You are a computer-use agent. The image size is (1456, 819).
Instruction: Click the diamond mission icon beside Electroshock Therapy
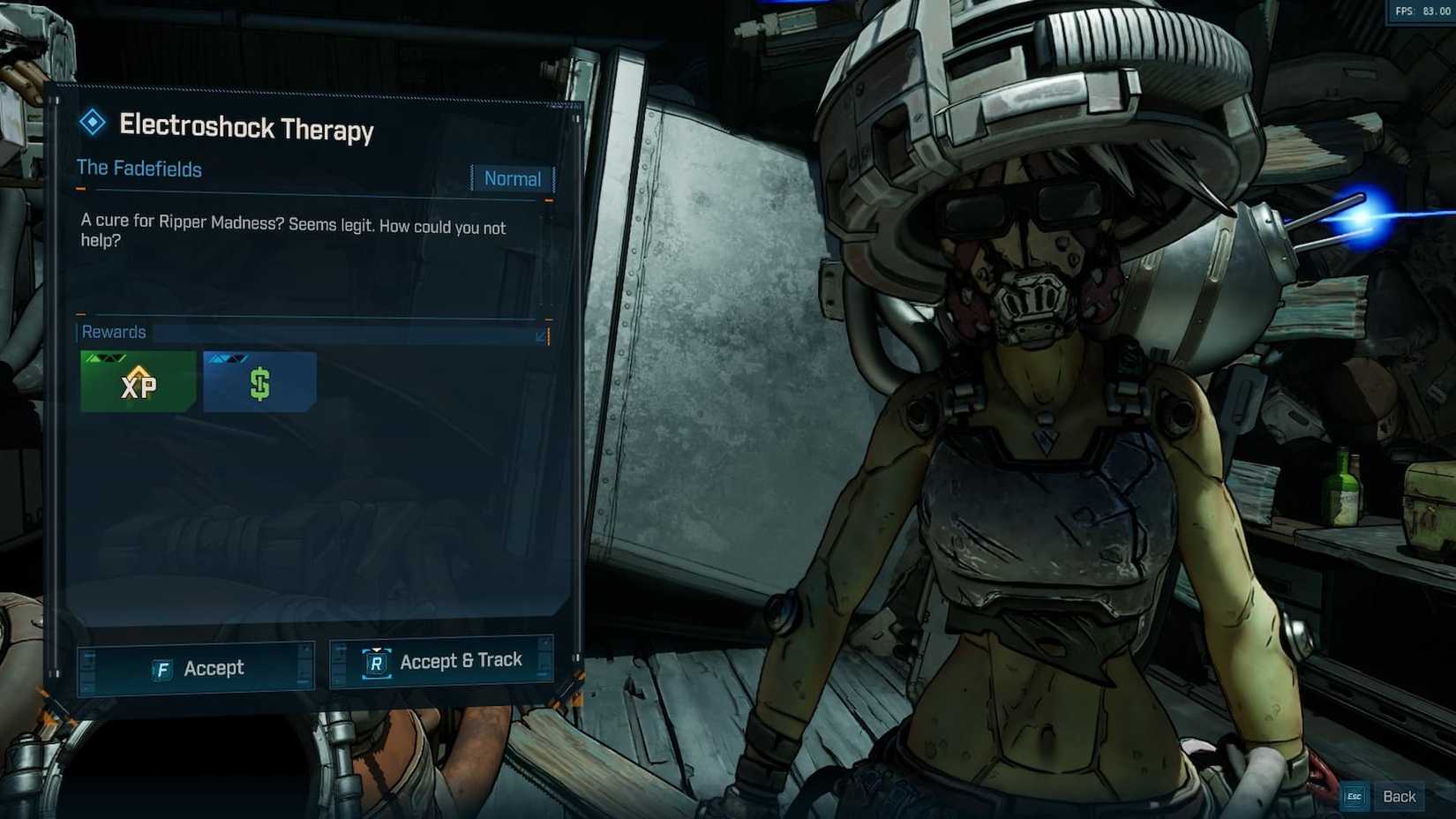click(91, 124)
